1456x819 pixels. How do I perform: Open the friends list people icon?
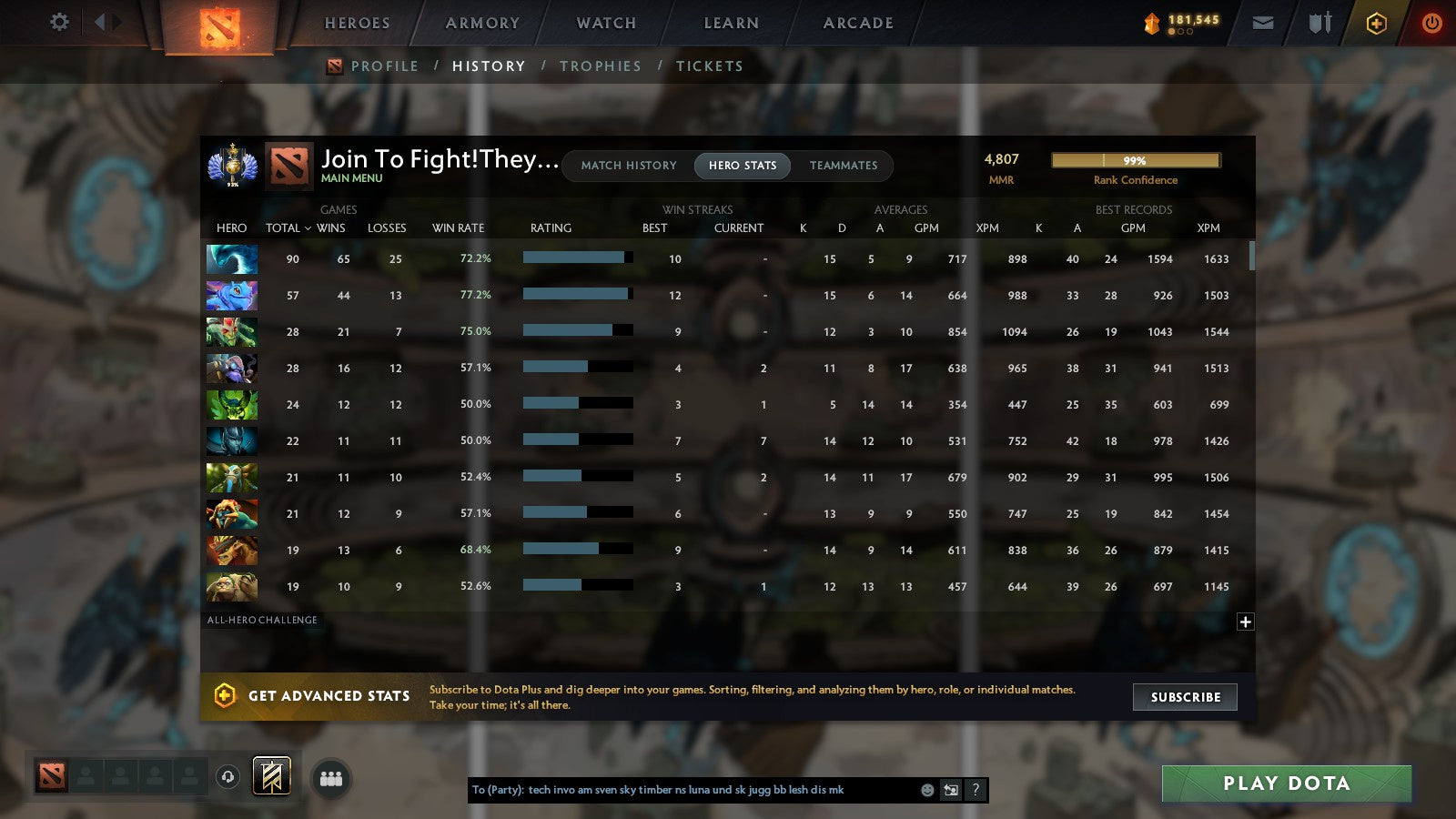[331, 777]
